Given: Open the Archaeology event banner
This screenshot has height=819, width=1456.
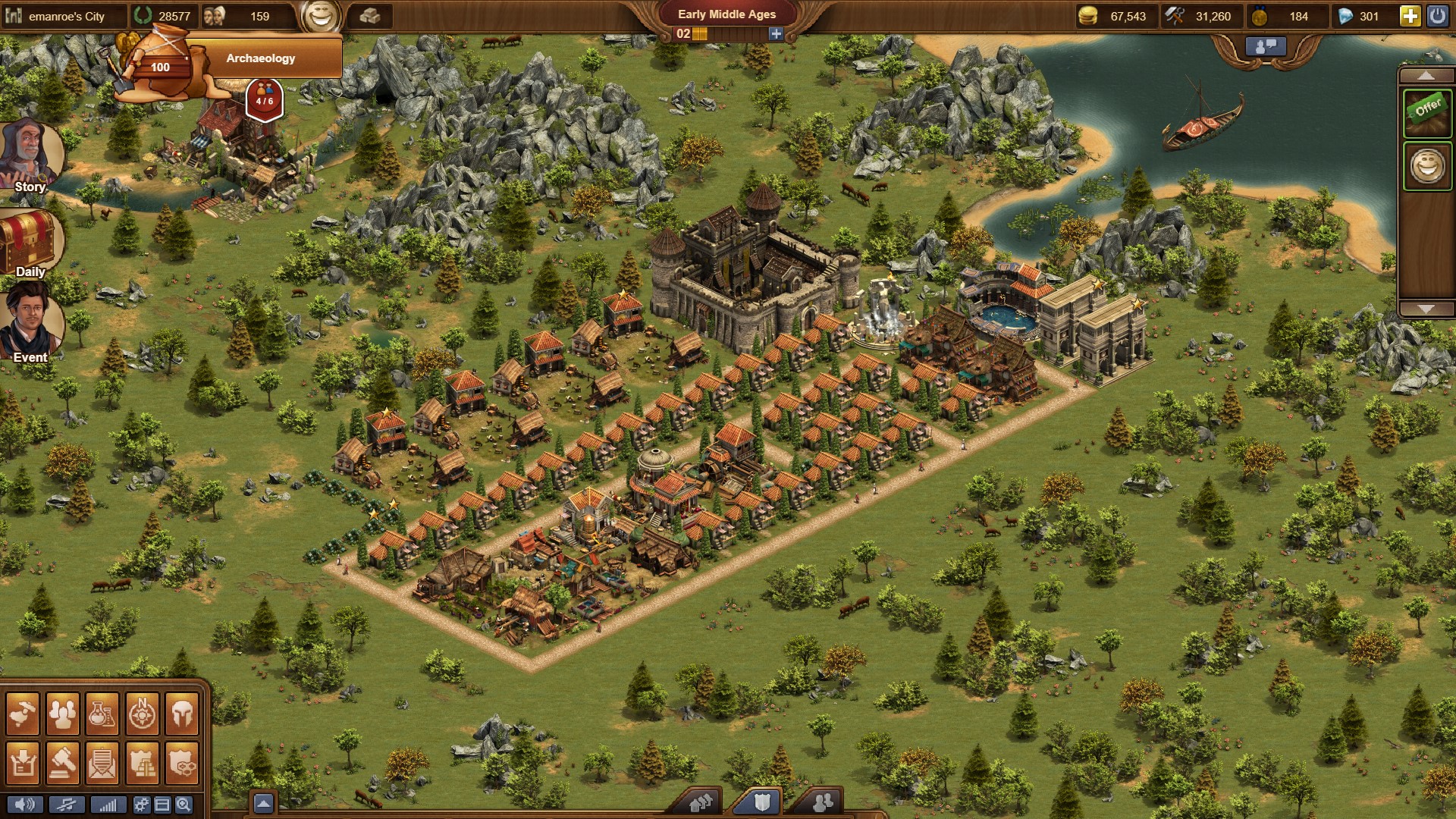Looking at the screenshot, I should point(260,58).
